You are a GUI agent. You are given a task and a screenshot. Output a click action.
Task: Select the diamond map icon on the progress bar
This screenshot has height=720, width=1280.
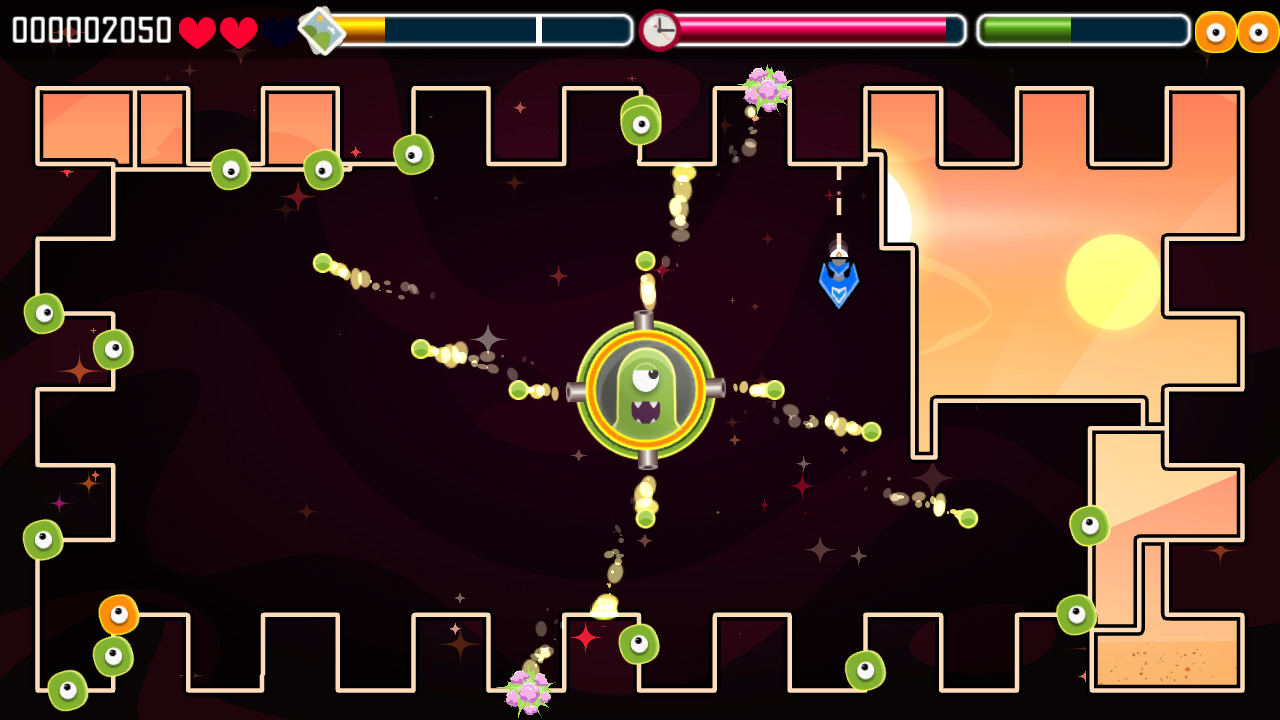pos(322,29)
